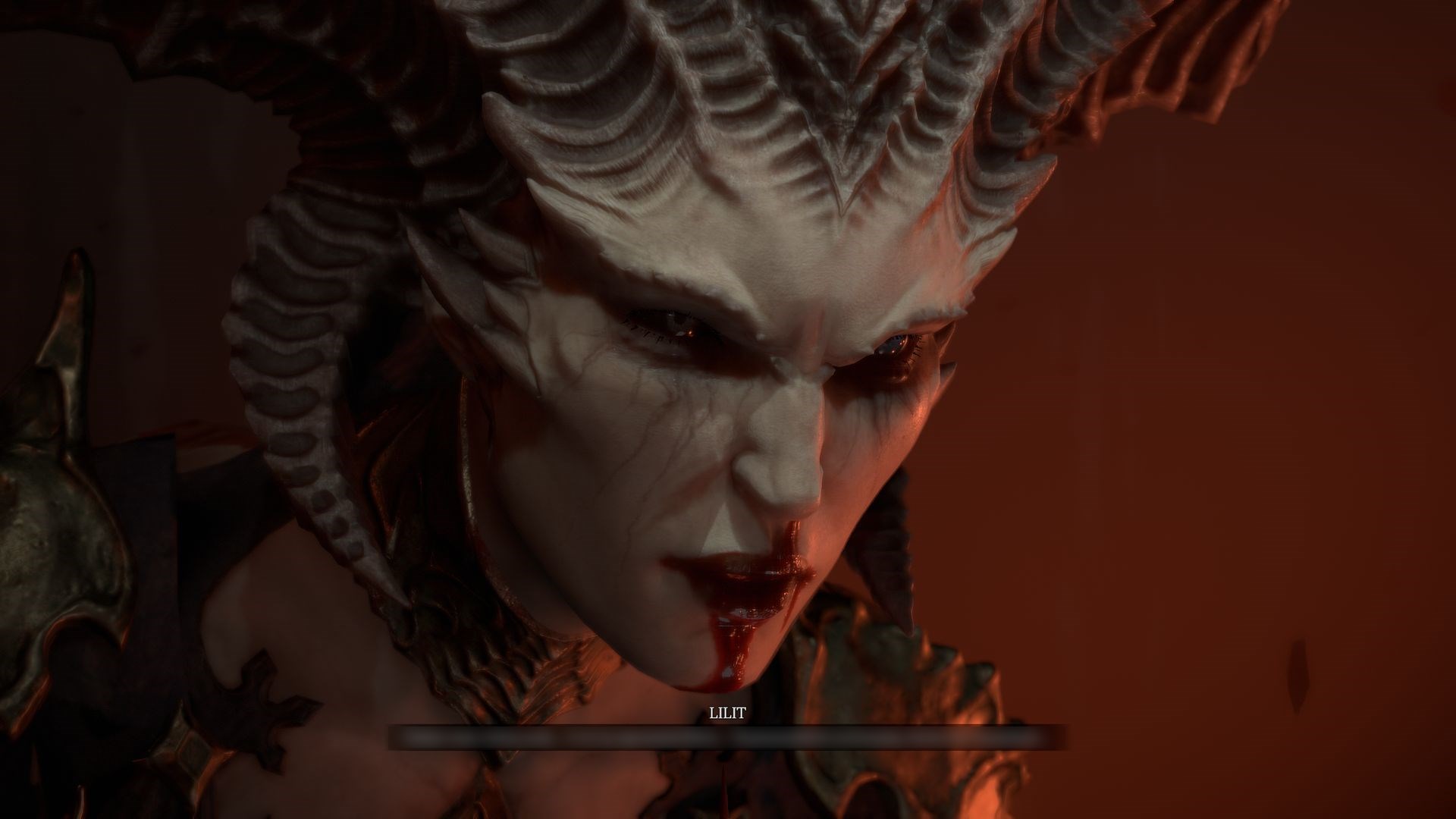Click the right end of the dialogue bar
Viewport: 1456px width, 819px height.
pyautogui.click(x=1054, y=736)
